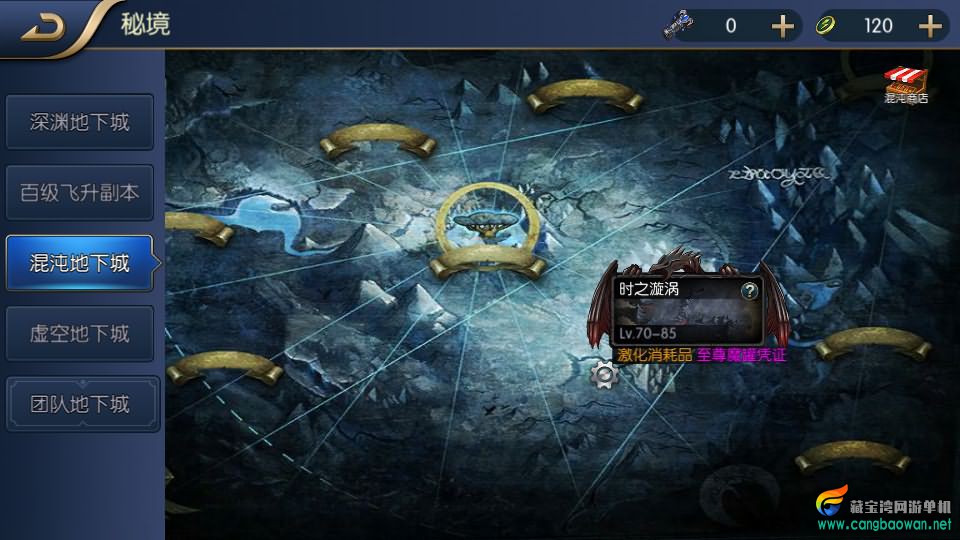
Task: Select the 时之漩涡 dungeon card
Action: point(688,311)
